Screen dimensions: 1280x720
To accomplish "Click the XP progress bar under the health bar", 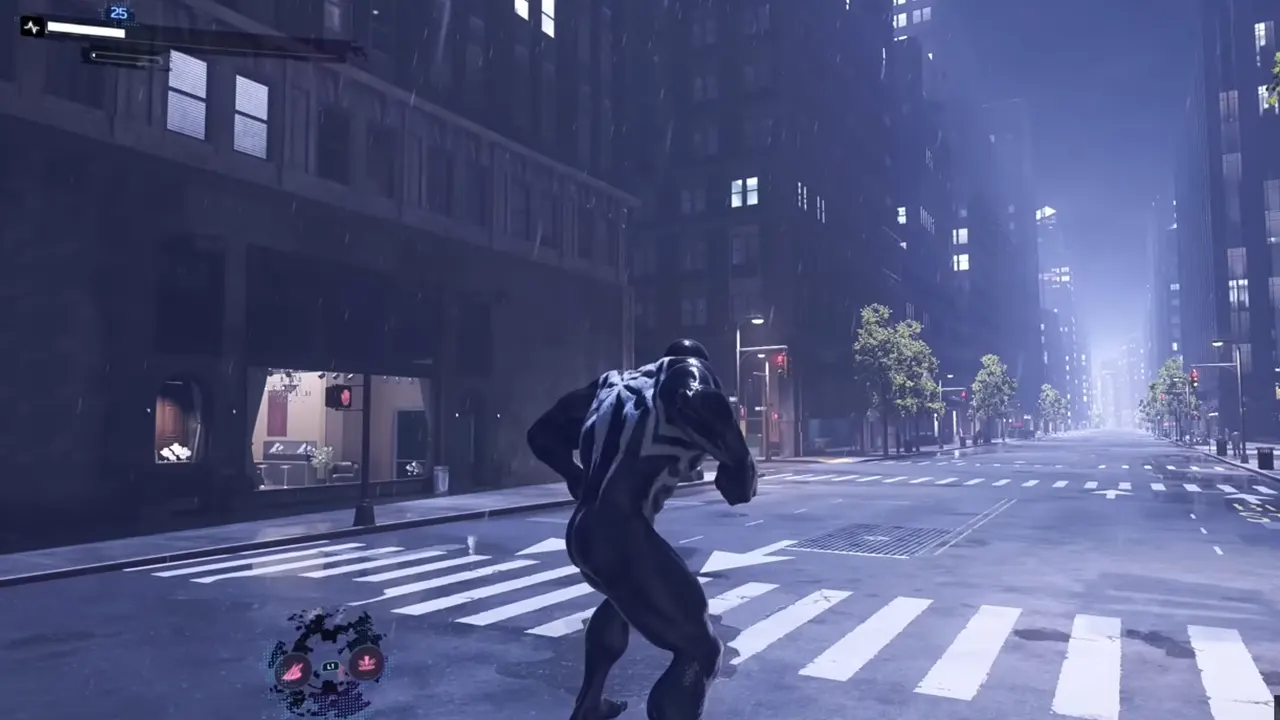I will tap(125, 58).
